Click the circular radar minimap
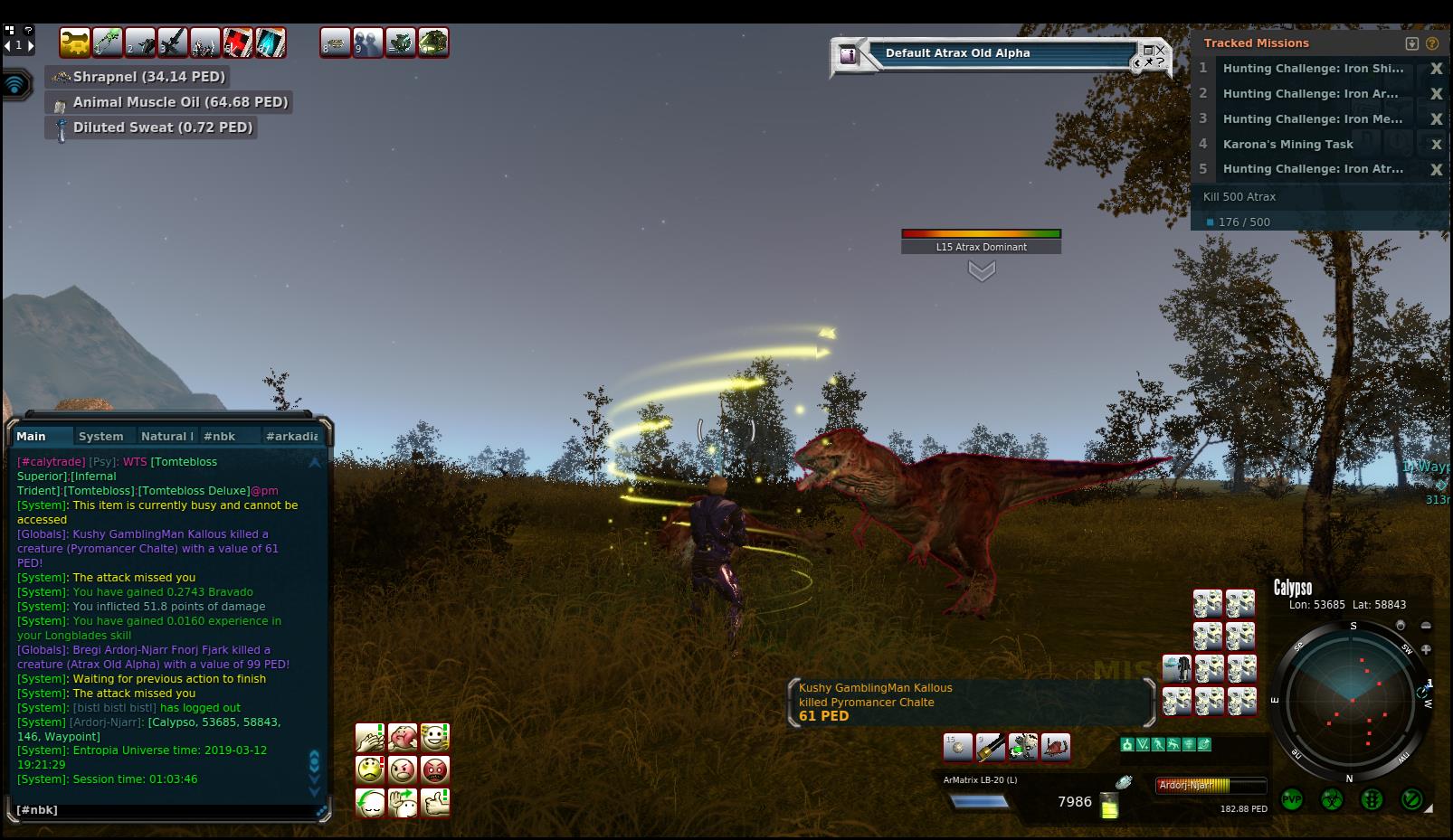This screenshot has width=1453, height=840. [x=1351, y=701]
